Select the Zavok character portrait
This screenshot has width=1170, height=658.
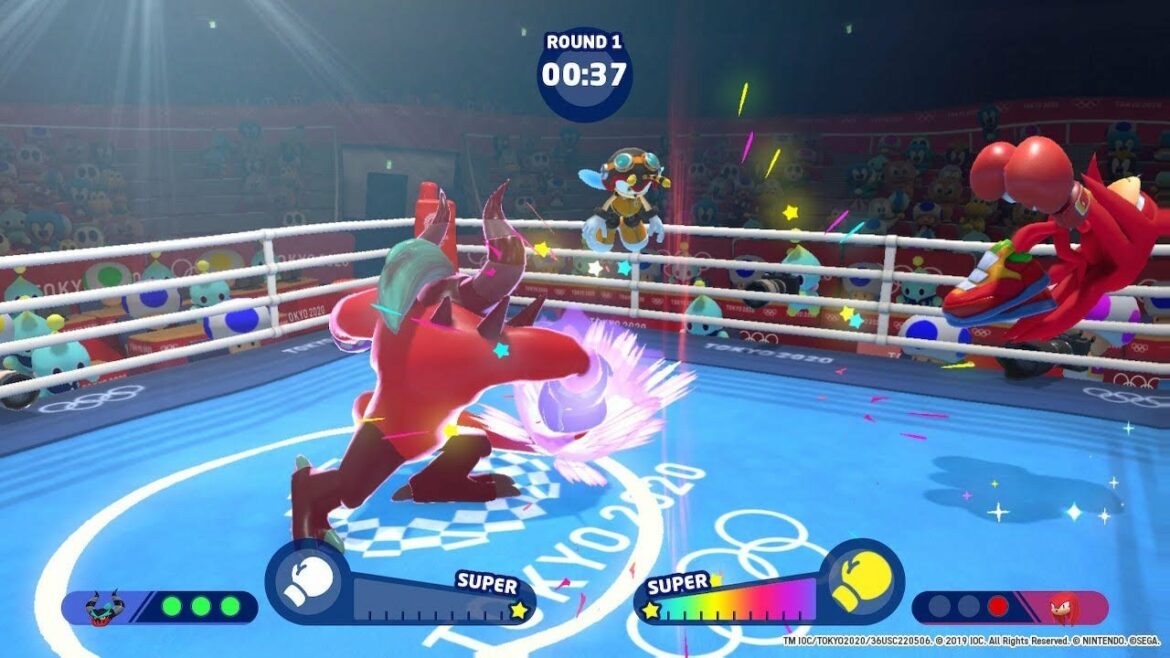(102, 607)
